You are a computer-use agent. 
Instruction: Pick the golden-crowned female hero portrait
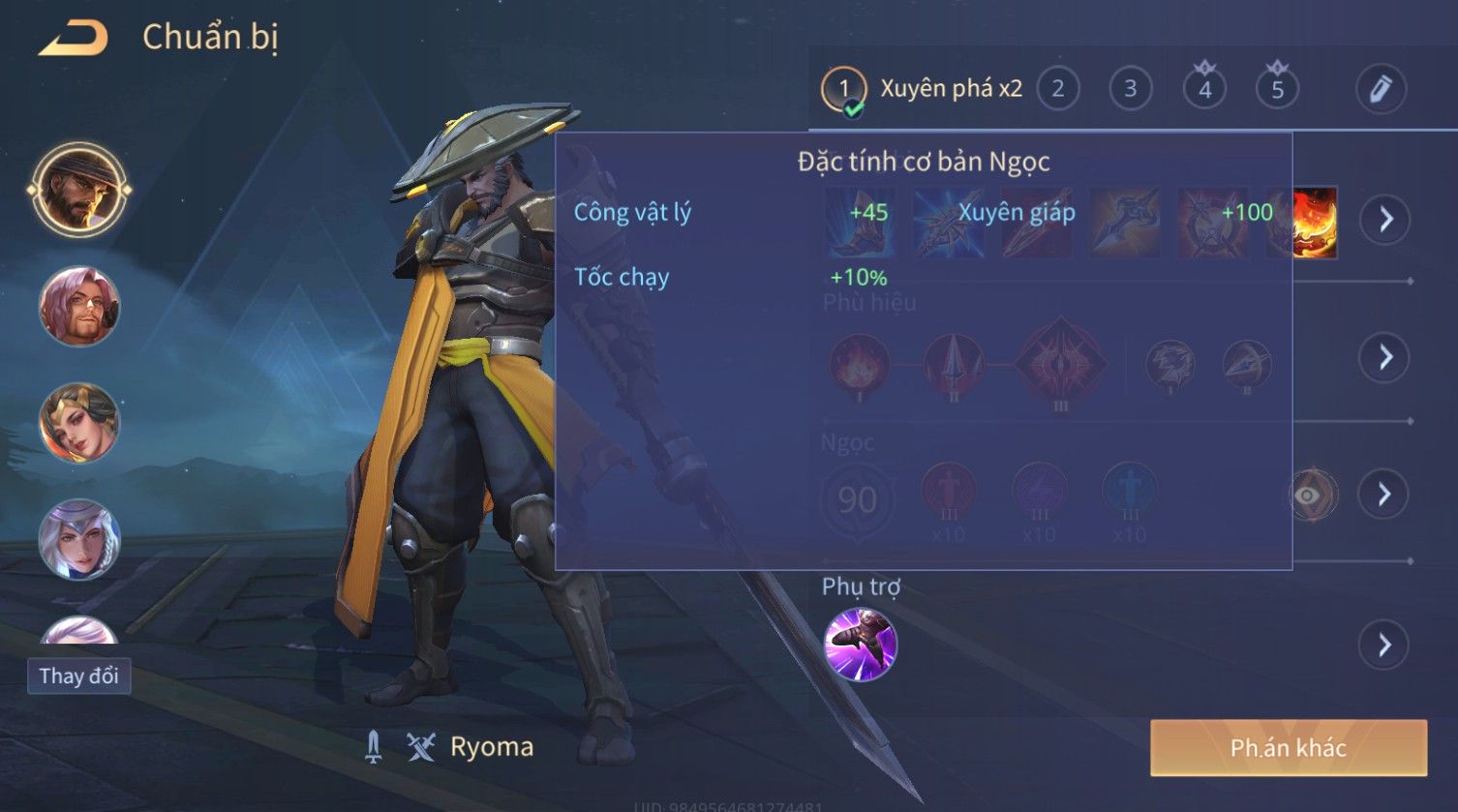coord(79,423)
